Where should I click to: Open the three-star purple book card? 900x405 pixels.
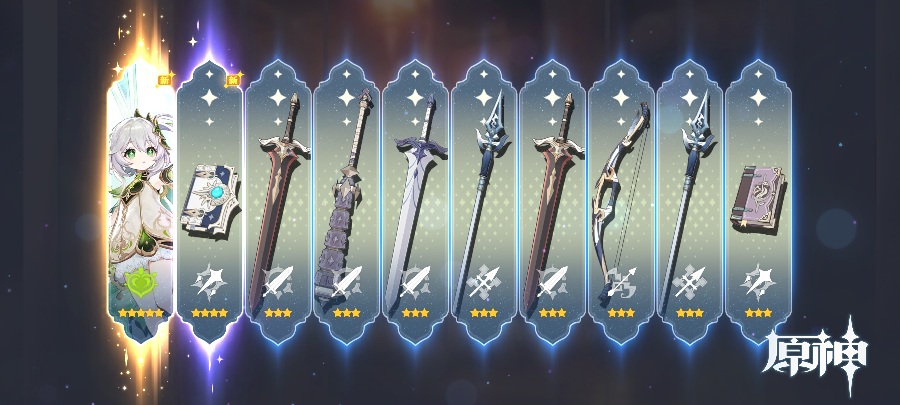(757, 200)
